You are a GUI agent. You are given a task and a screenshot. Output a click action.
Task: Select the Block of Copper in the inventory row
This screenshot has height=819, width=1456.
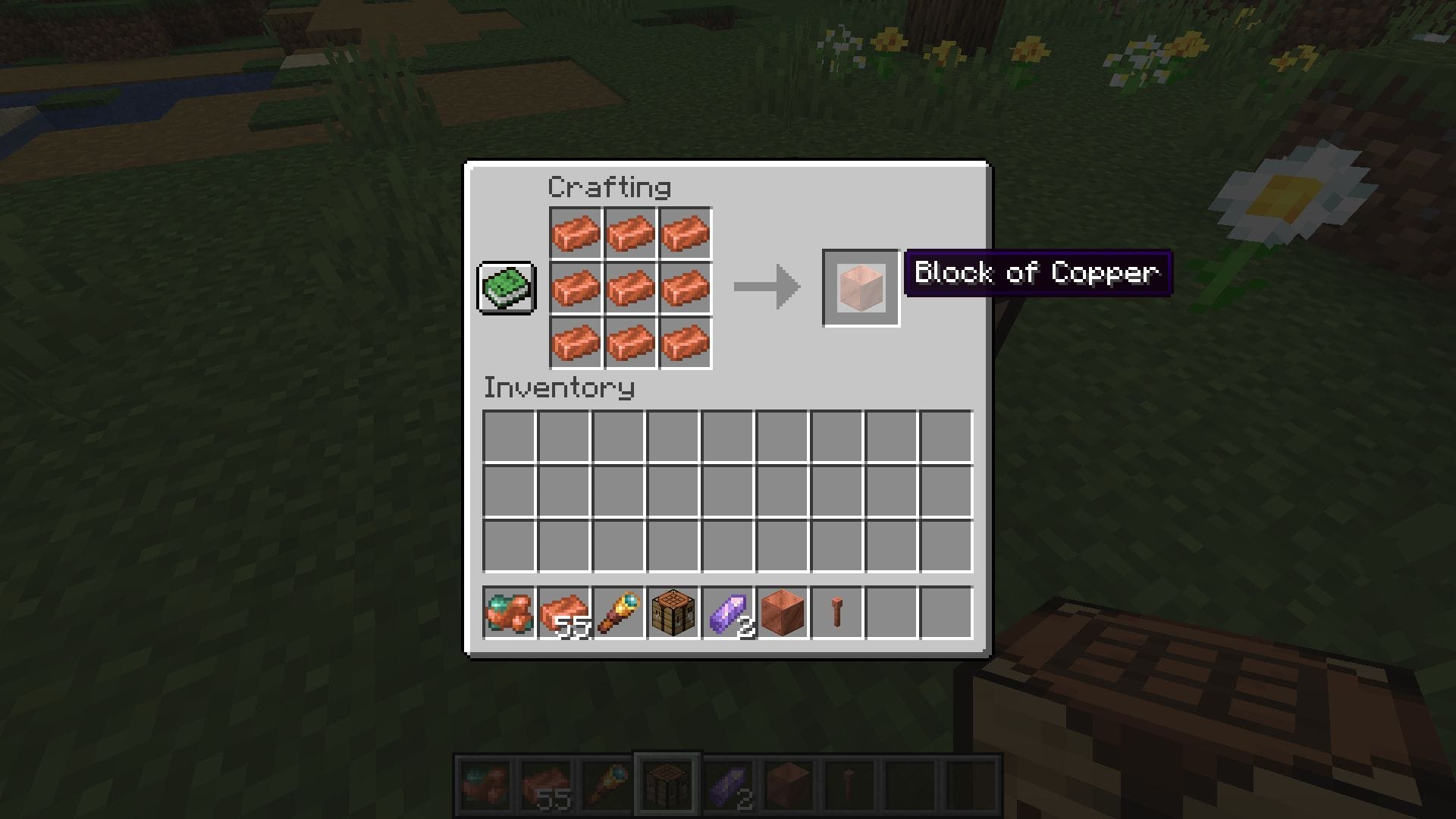click(x=781, y=613)
